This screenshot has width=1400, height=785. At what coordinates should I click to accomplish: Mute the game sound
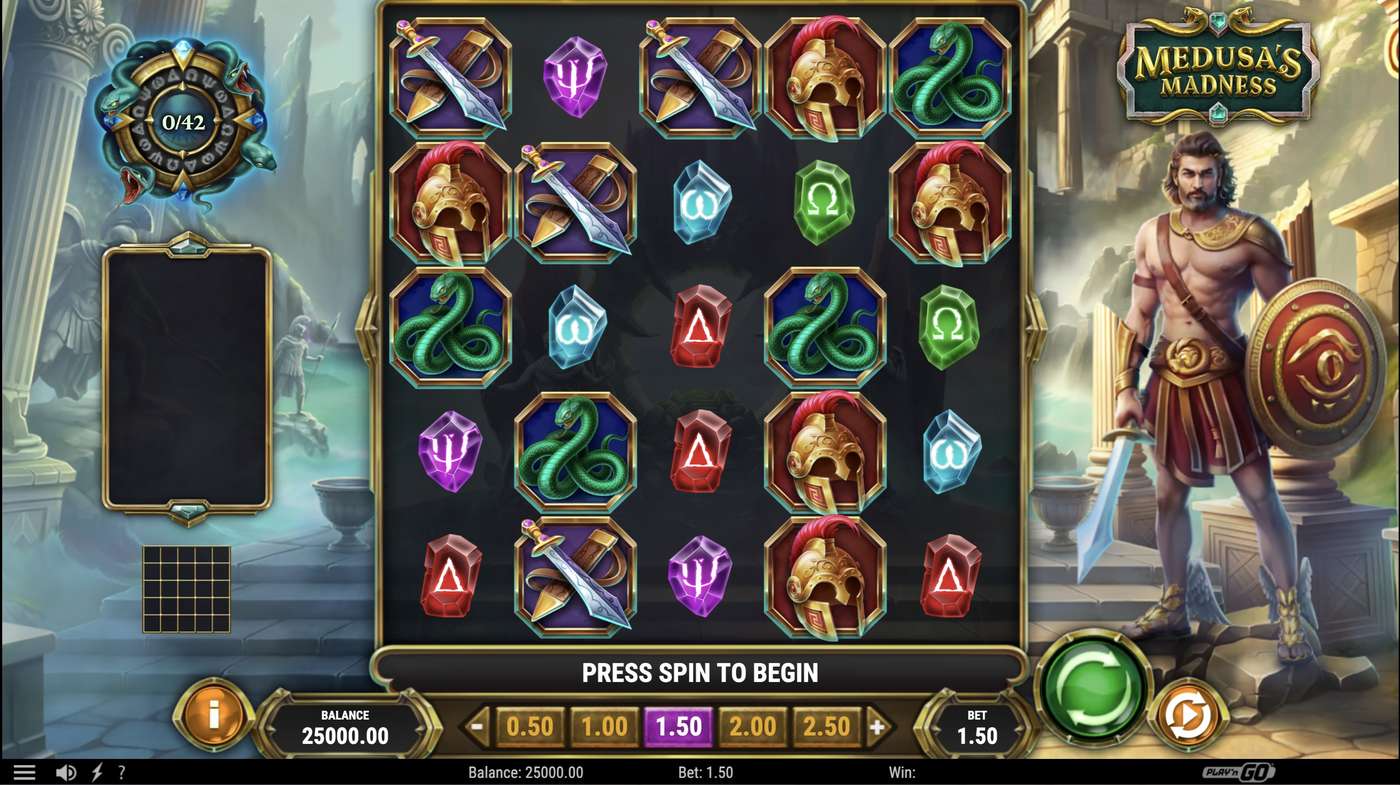[65, 771]
